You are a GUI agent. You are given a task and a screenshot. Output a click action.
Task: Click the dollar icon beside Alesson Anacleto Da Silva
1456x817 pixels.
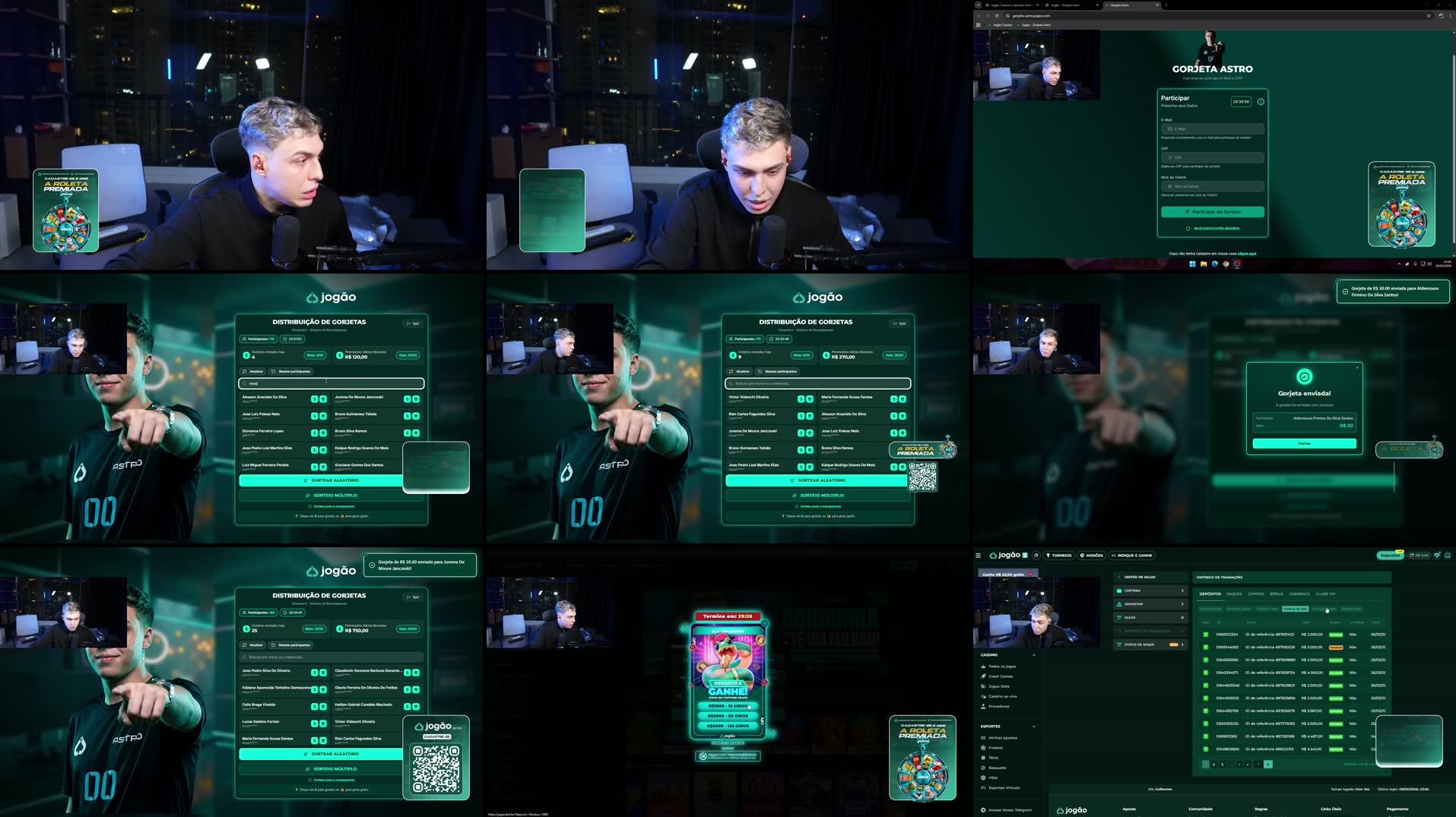click(x=314, y=399)
